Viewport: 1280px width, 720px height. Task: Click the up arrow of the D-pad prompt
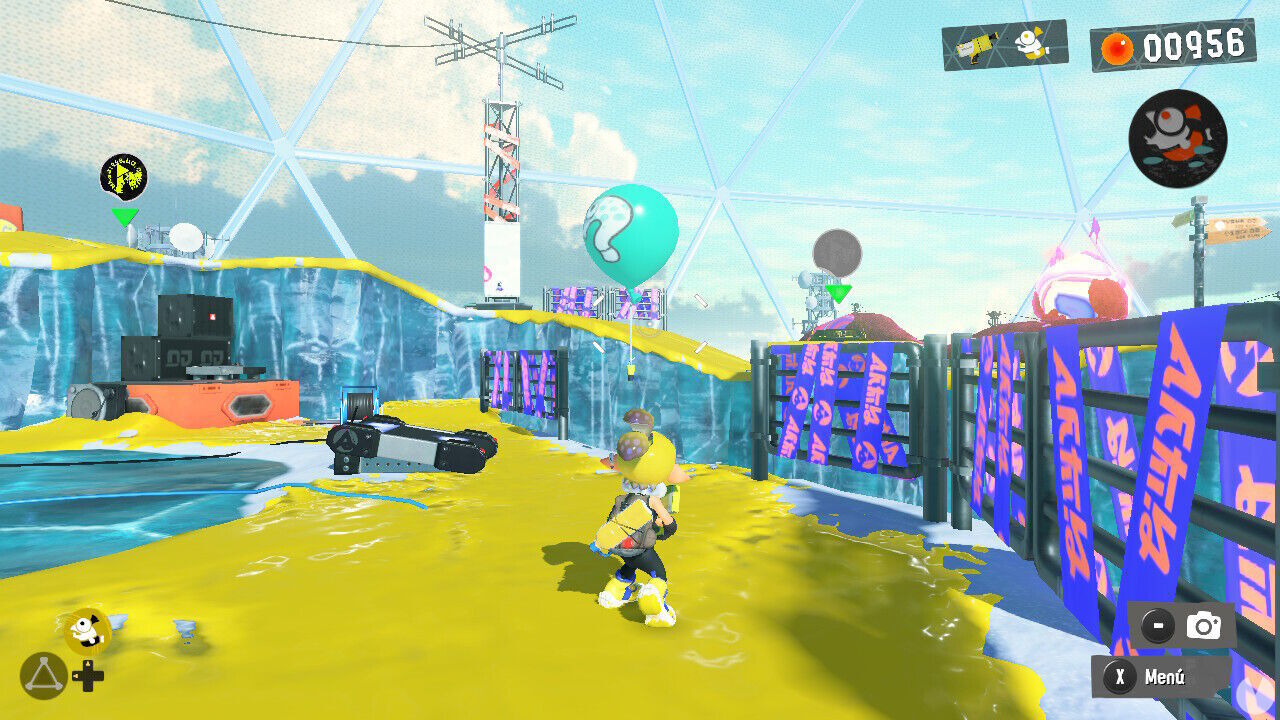90,664
